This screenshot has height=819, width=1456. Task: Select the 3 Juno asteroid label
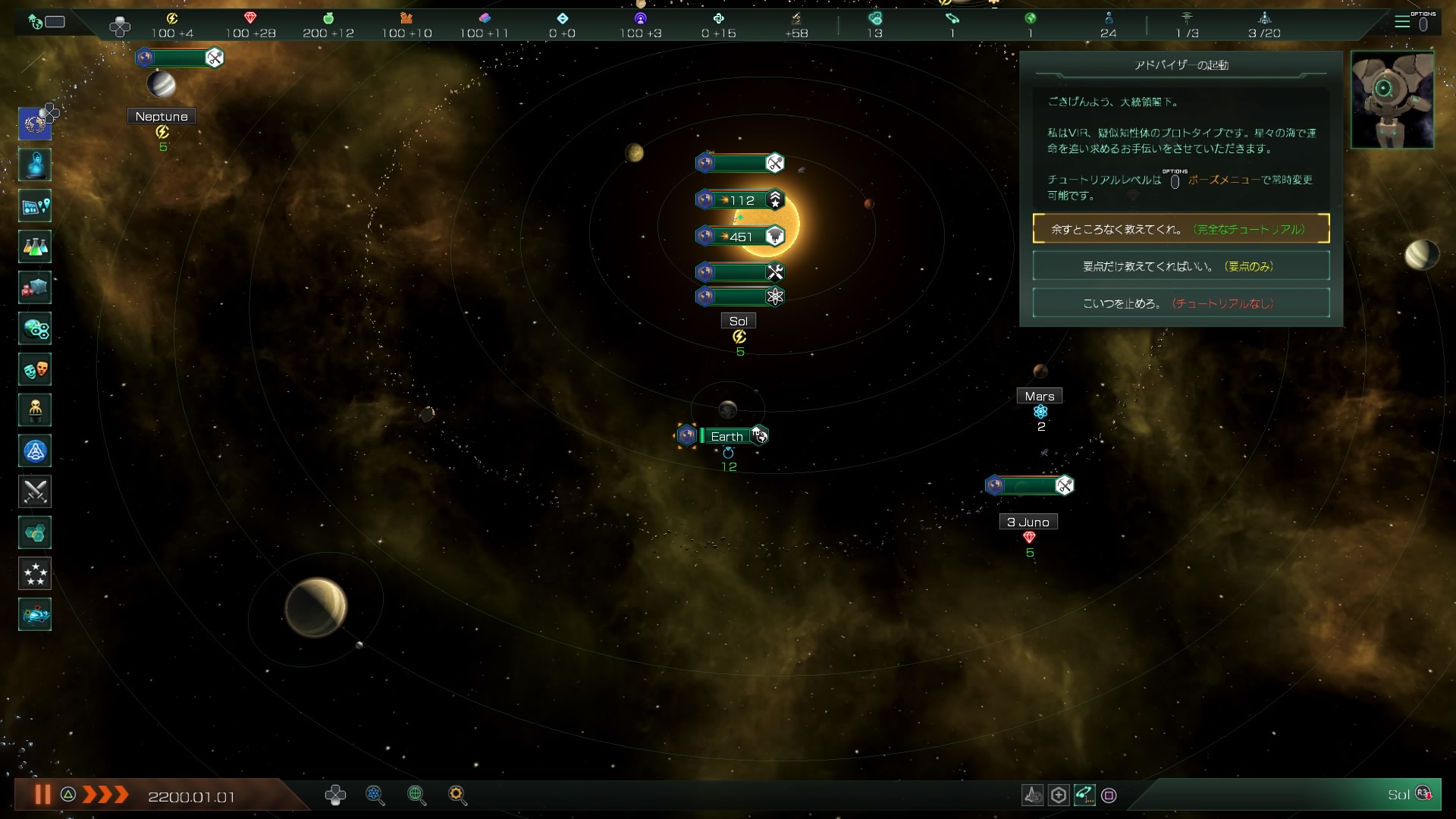click(x=1028, y=522)
